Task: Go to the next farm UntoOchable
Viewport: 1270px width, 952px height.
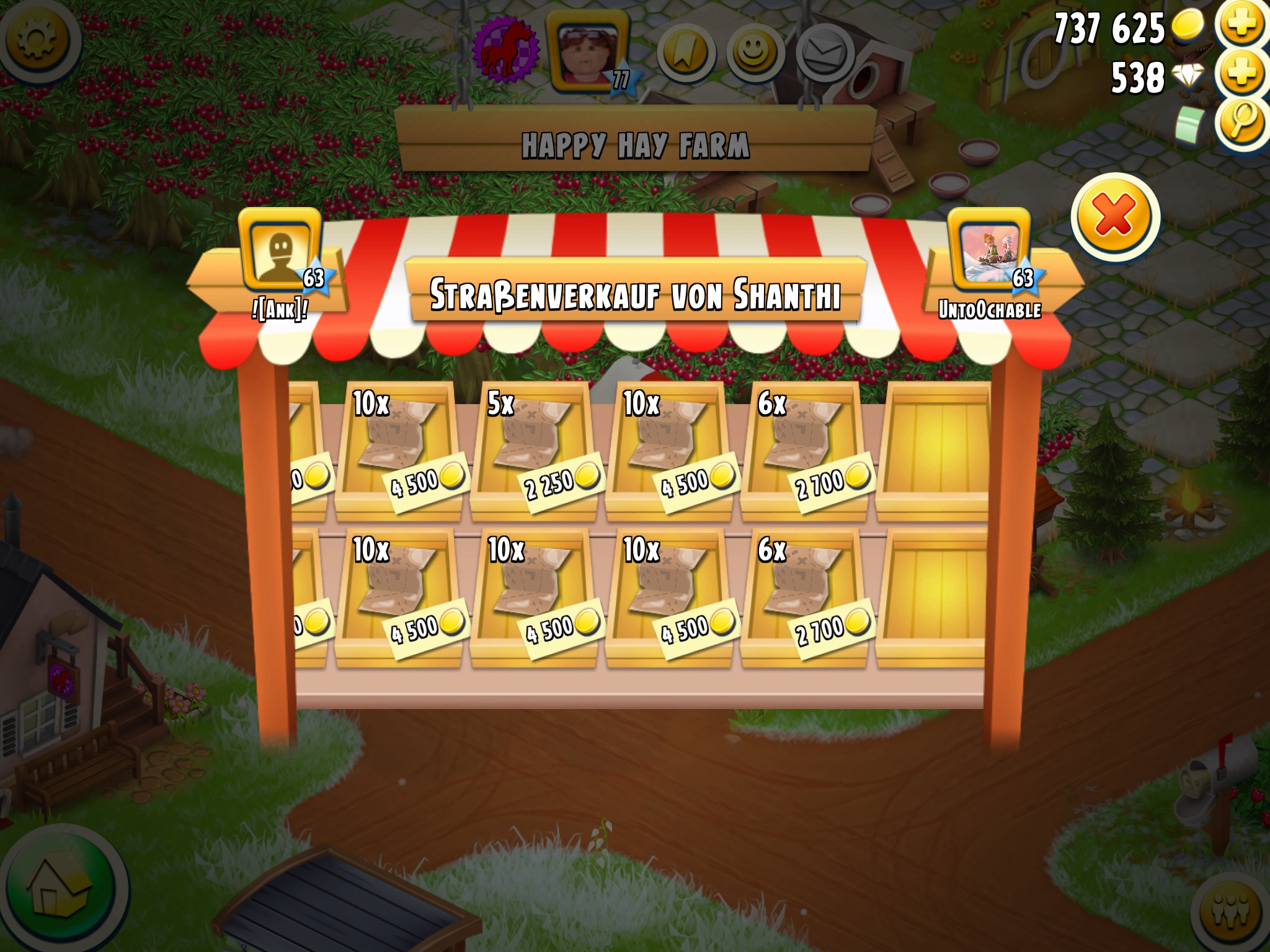Action: click(990, 254)
